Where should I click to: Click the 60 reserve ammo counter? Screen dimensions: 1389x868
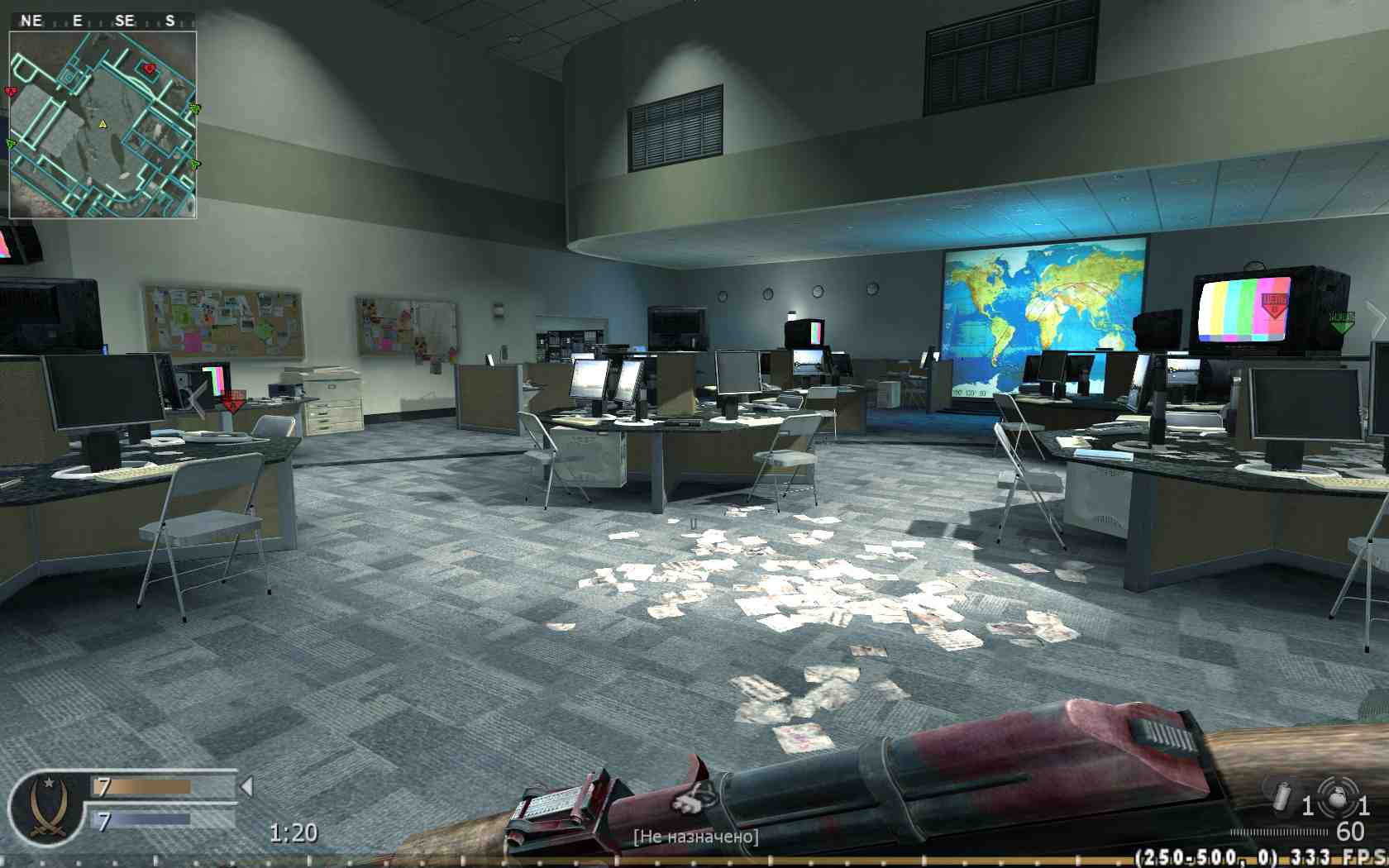click(1349, 831)
